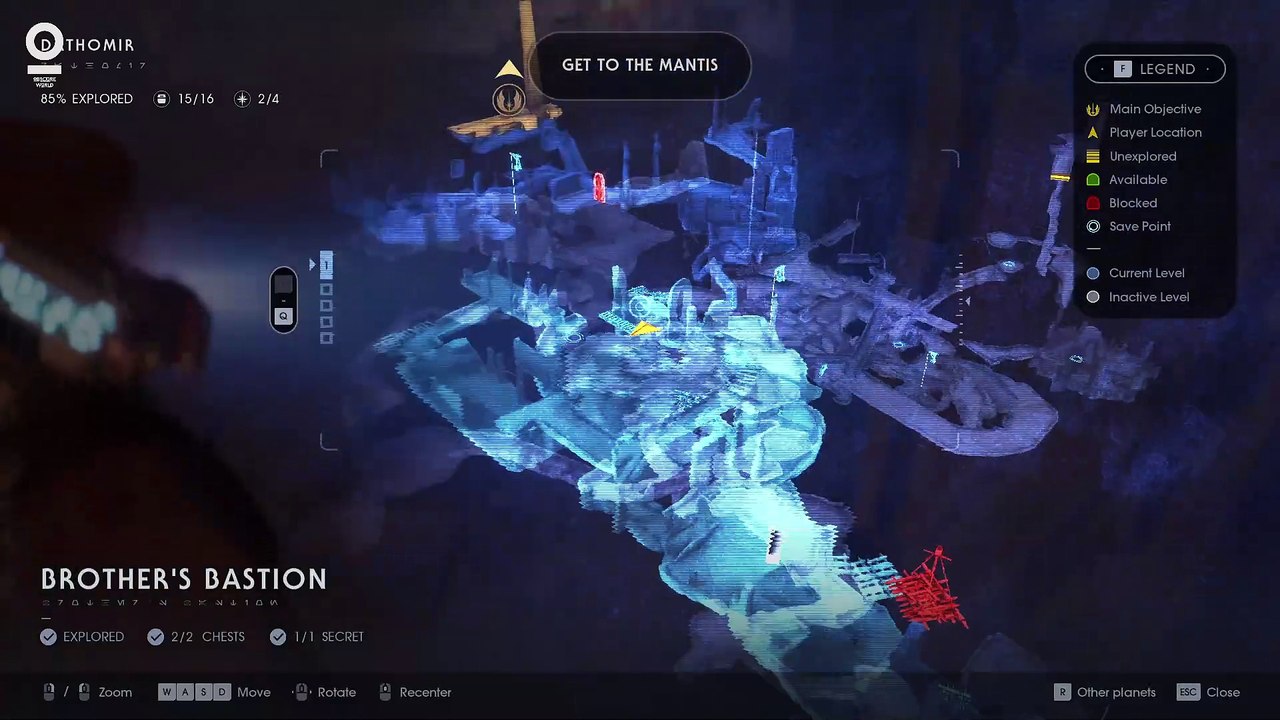Viewport: 1280px width, 720px height.
Task: Choose the Inactive Level legend entry
Action: [x=1148, y=297]
